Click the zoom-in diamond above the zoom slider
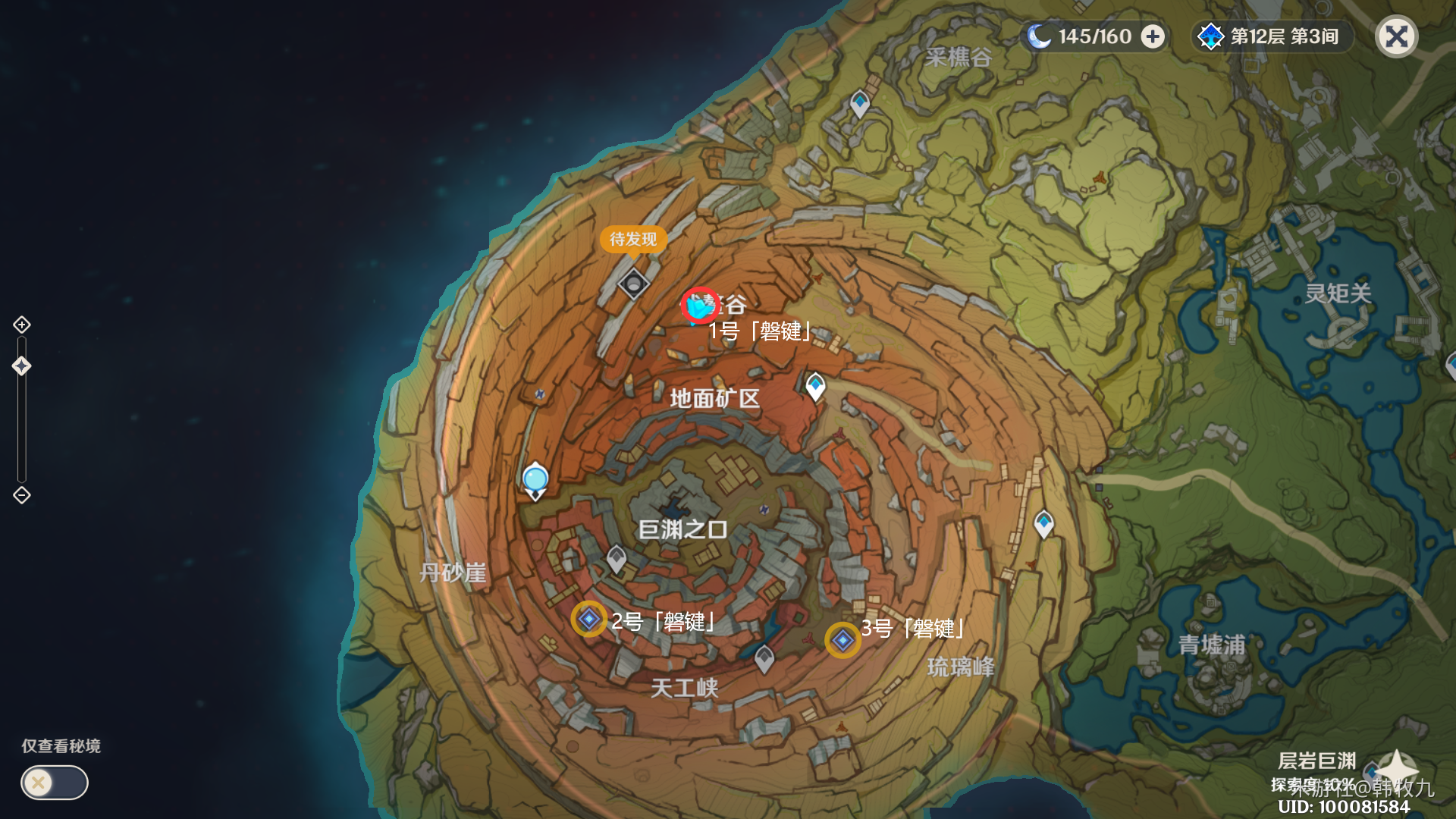Screen dimensions: 1456x819 pos(21,325)
